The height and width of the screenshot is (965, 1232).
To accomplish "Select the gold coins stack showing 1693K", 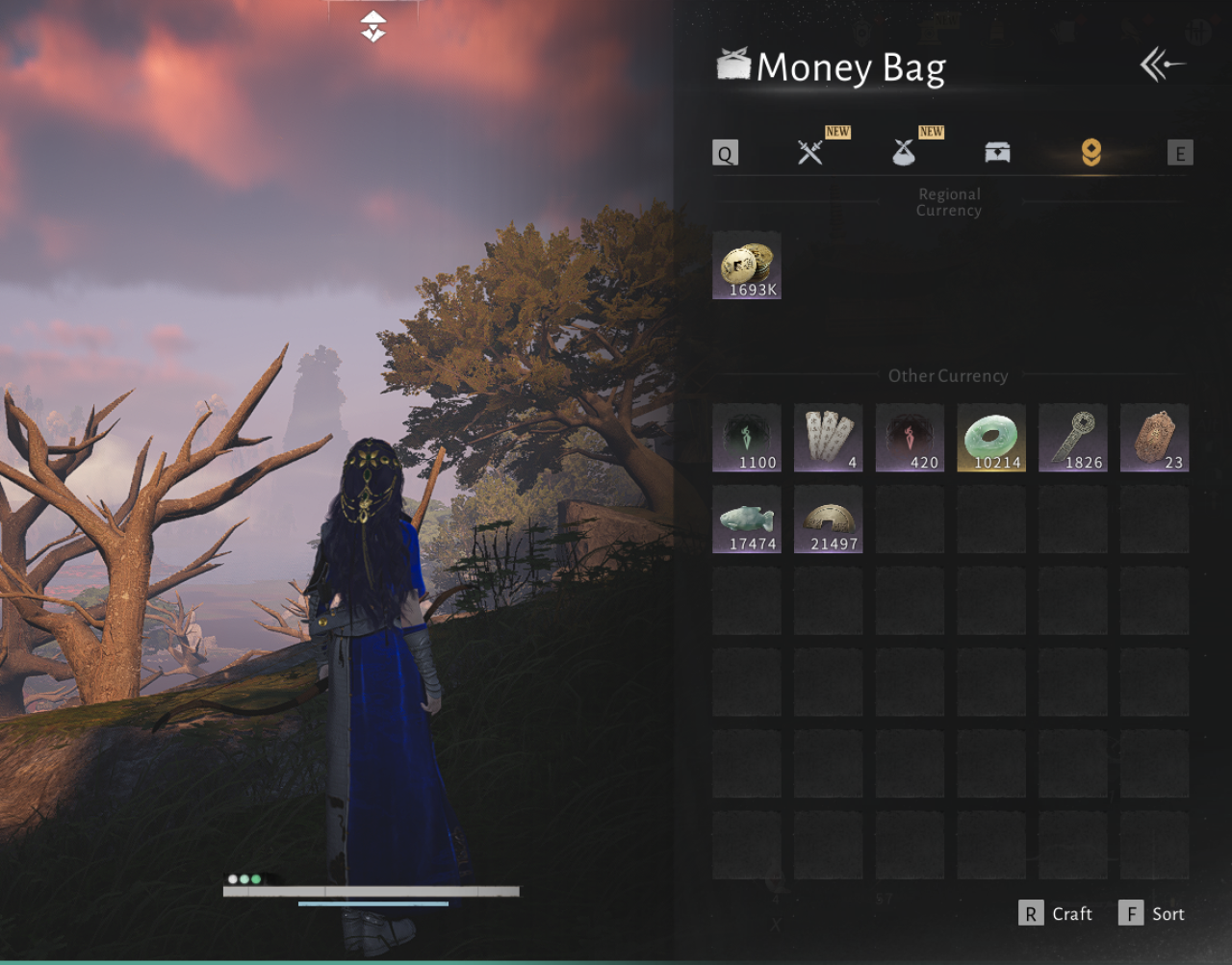I will 747,266.
